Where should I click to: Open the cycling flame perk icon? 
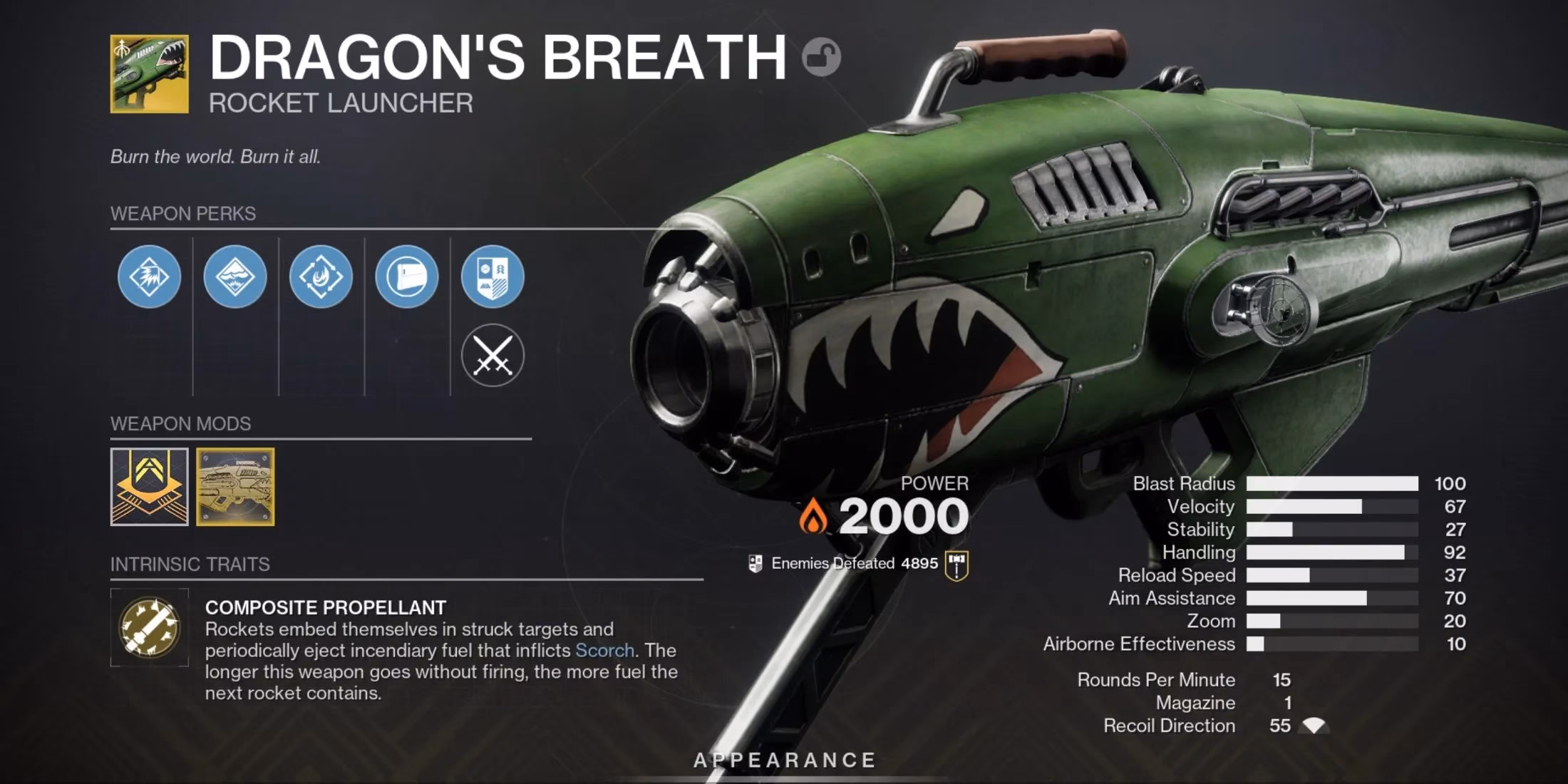320,278
